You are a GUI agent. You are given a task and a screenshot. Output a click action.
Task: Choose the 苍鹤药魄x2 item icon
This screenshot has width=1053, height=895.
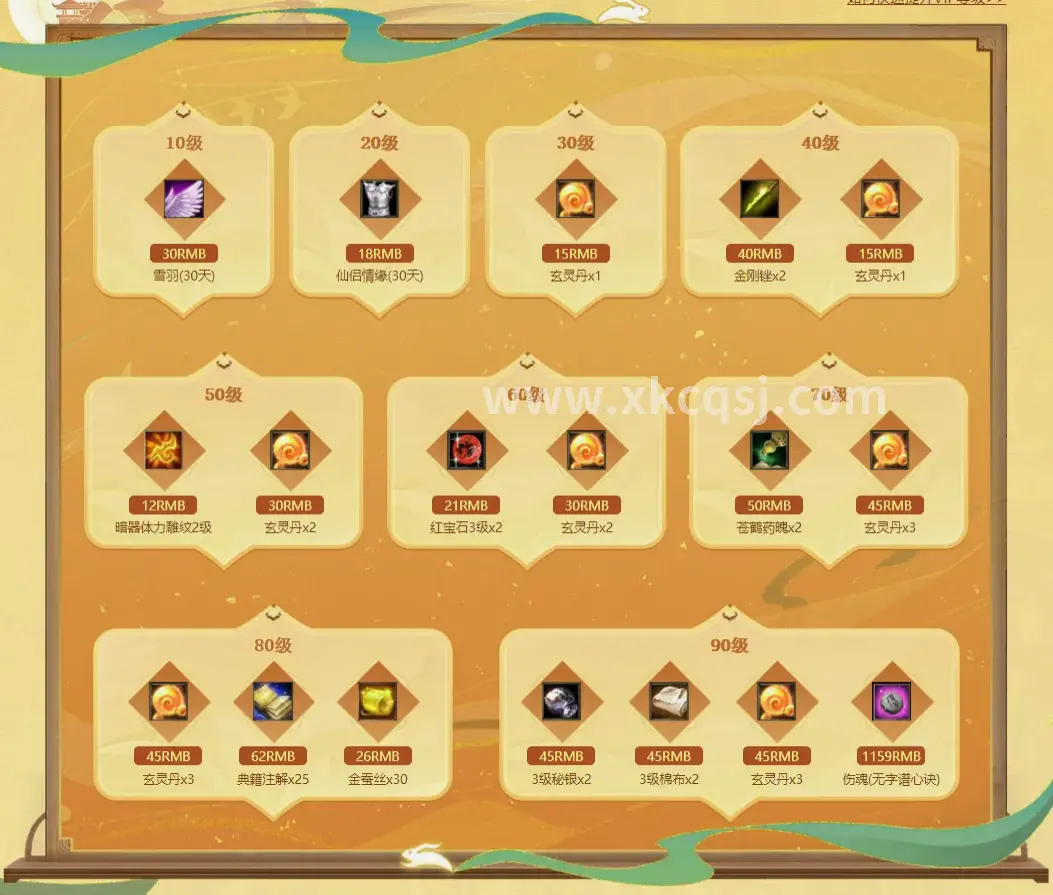(770, 451)
